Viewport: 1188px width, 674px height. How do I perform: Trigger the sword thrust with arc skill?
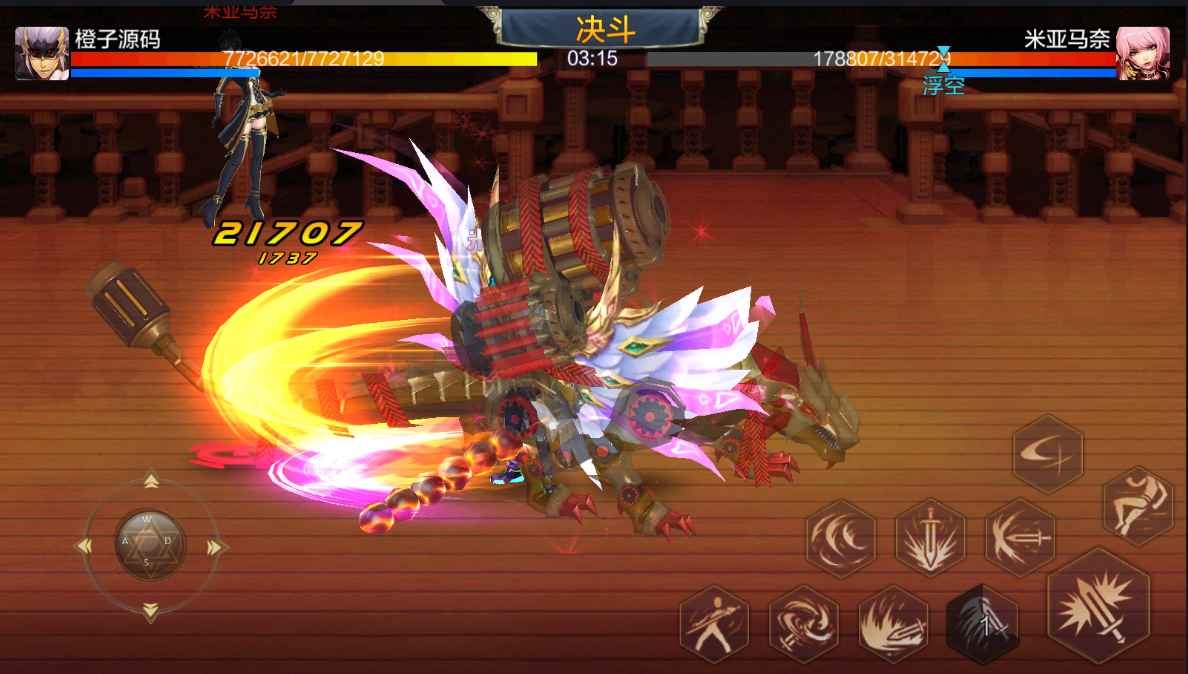pyautogui.click(x=1020, y=538)
